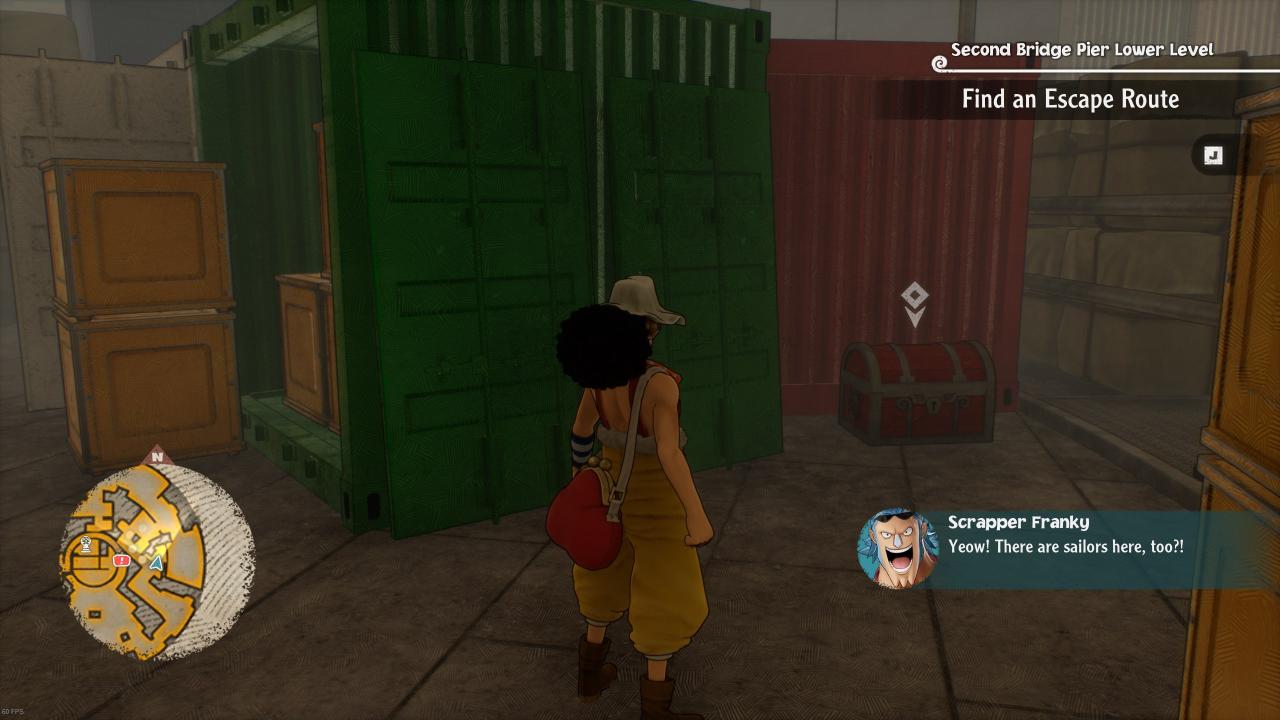Click the diamond marker above the treasure chest
The height and width of the screenshot is (720, 1280).
(x=914, y=296)
